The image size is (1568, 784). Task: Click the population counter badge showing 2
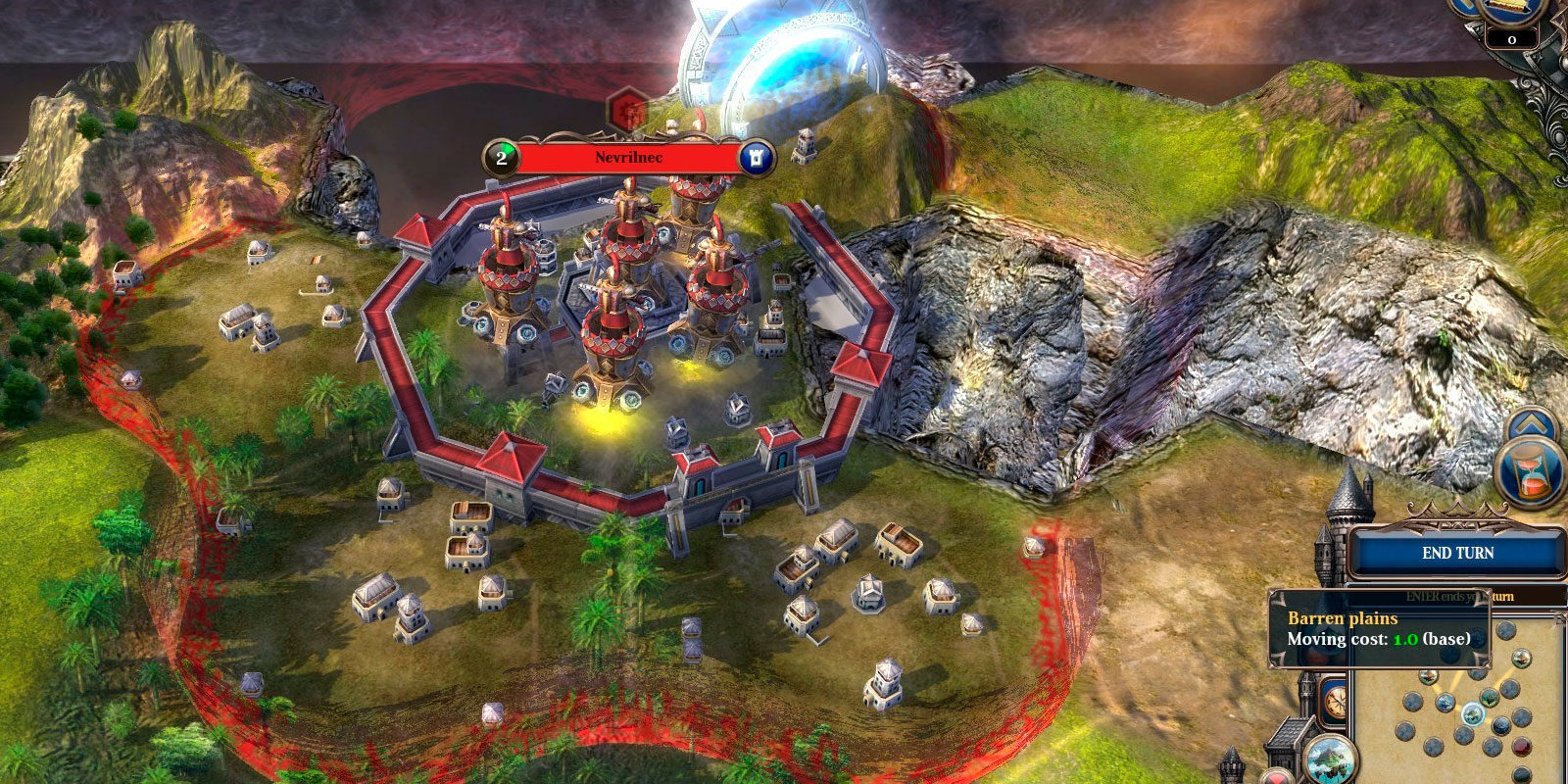[501, 158]
